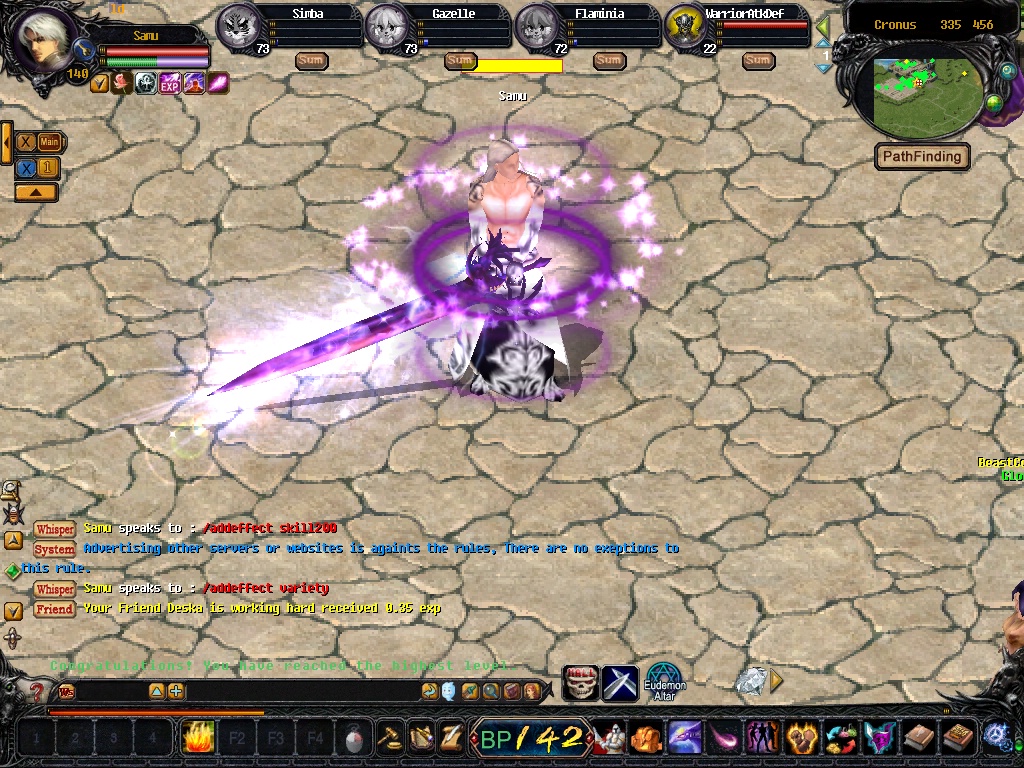Summon the eudemon Flaminia with Sum
Viewport: 1024px width, 768px height.
608,61
